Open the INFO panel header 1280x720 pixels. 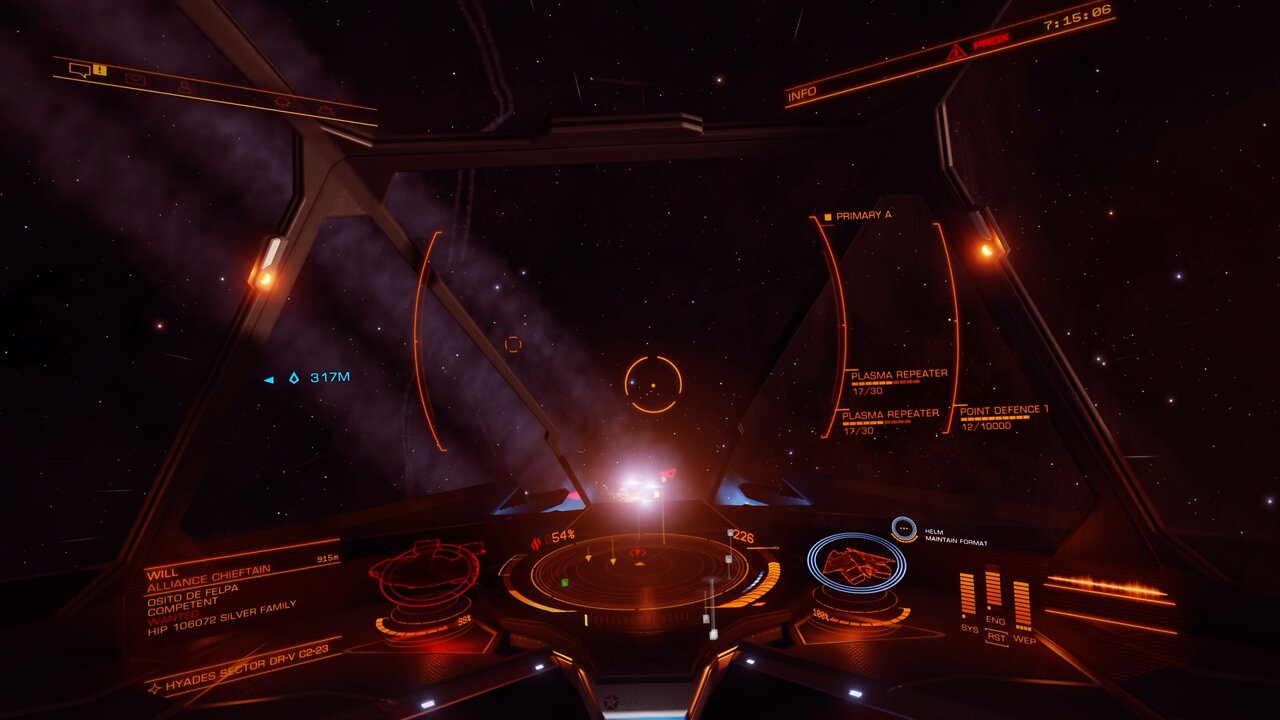[x=802, y=94]
